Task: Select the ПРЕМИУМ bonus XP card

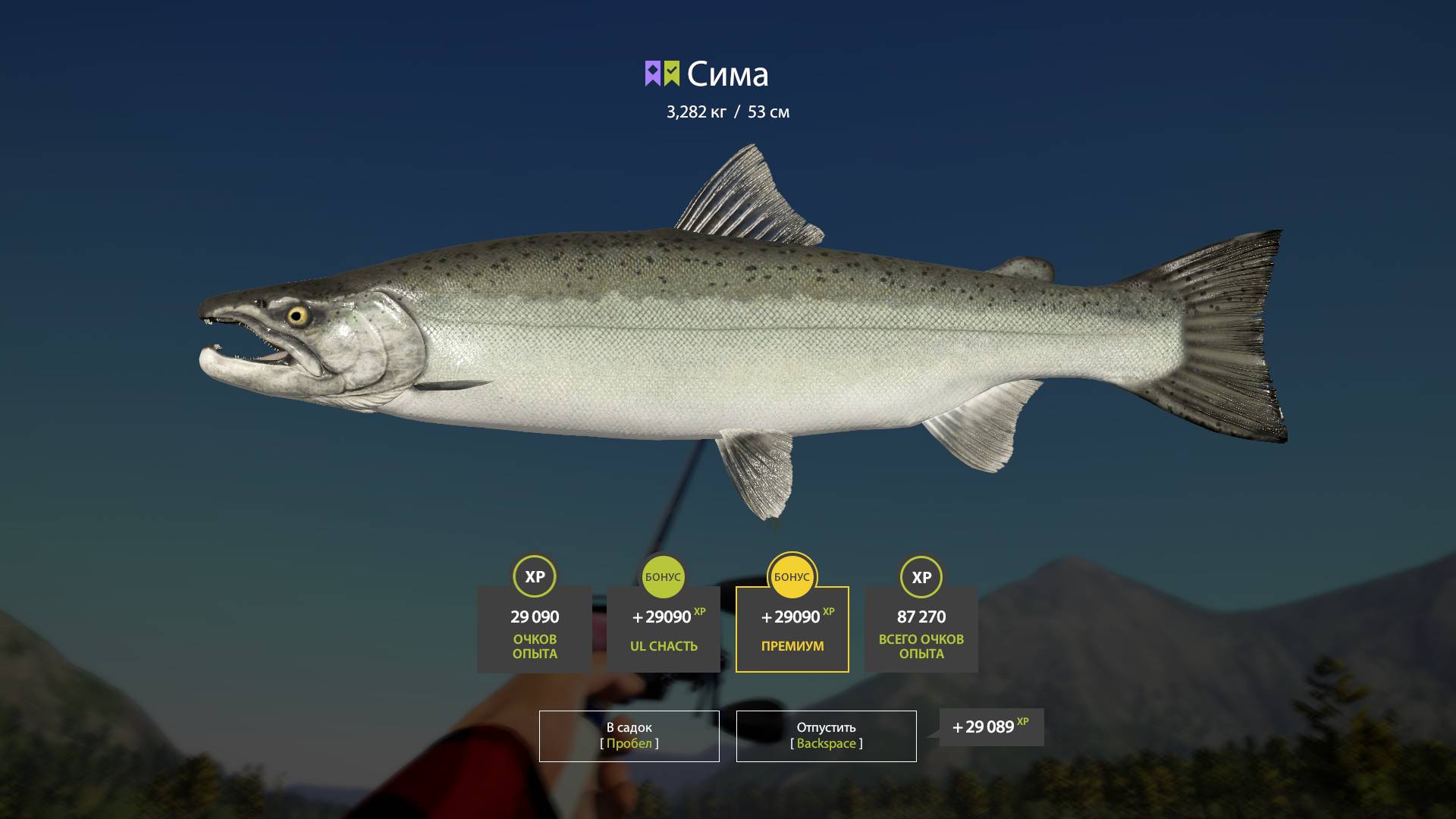Action: tap(792, 629)
